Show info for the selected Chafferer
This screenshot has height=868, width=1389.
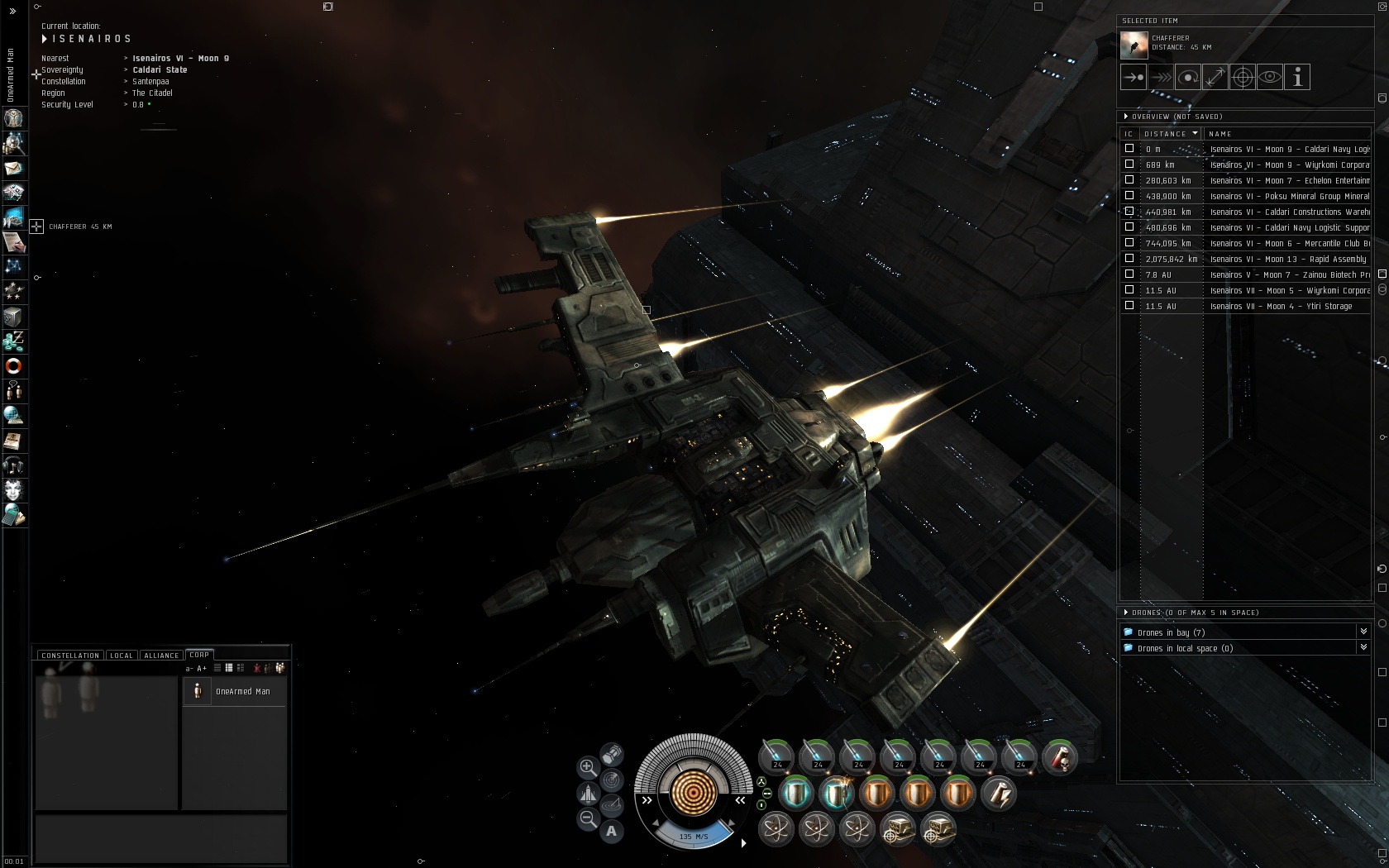pos(1297,78)
